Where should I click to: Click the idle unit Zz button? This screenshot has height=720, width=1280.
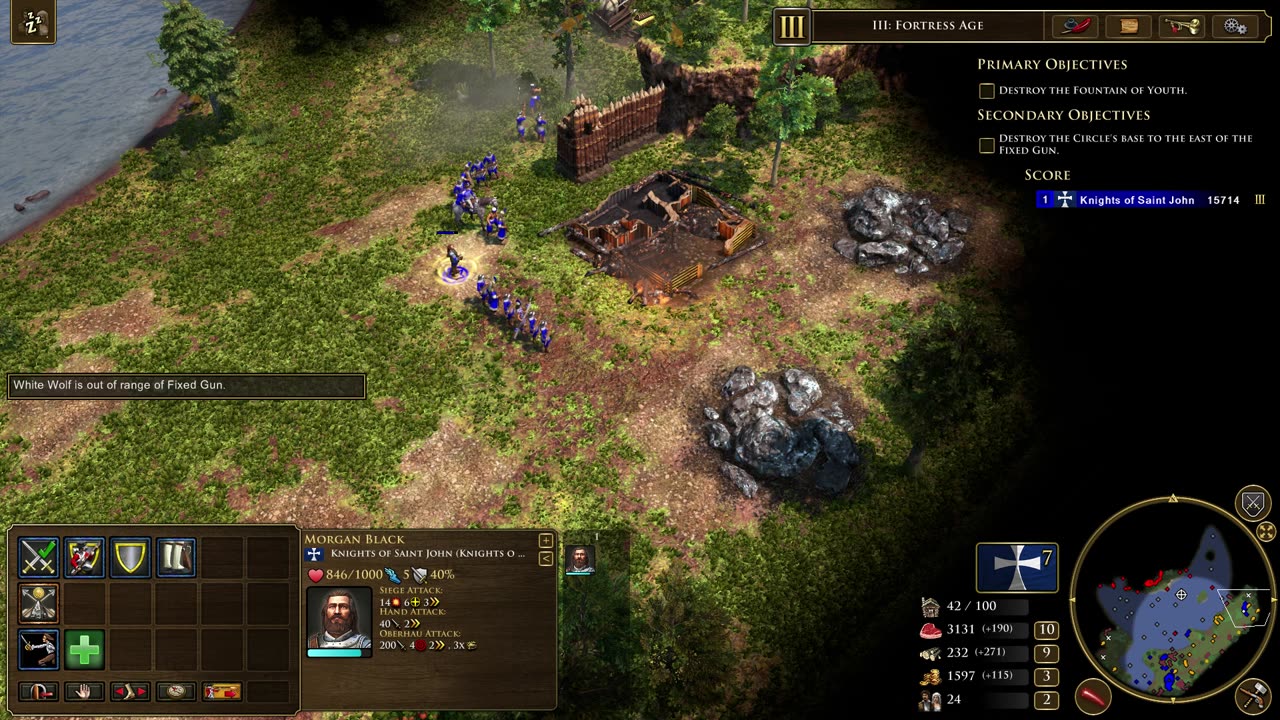pos(33,22)
